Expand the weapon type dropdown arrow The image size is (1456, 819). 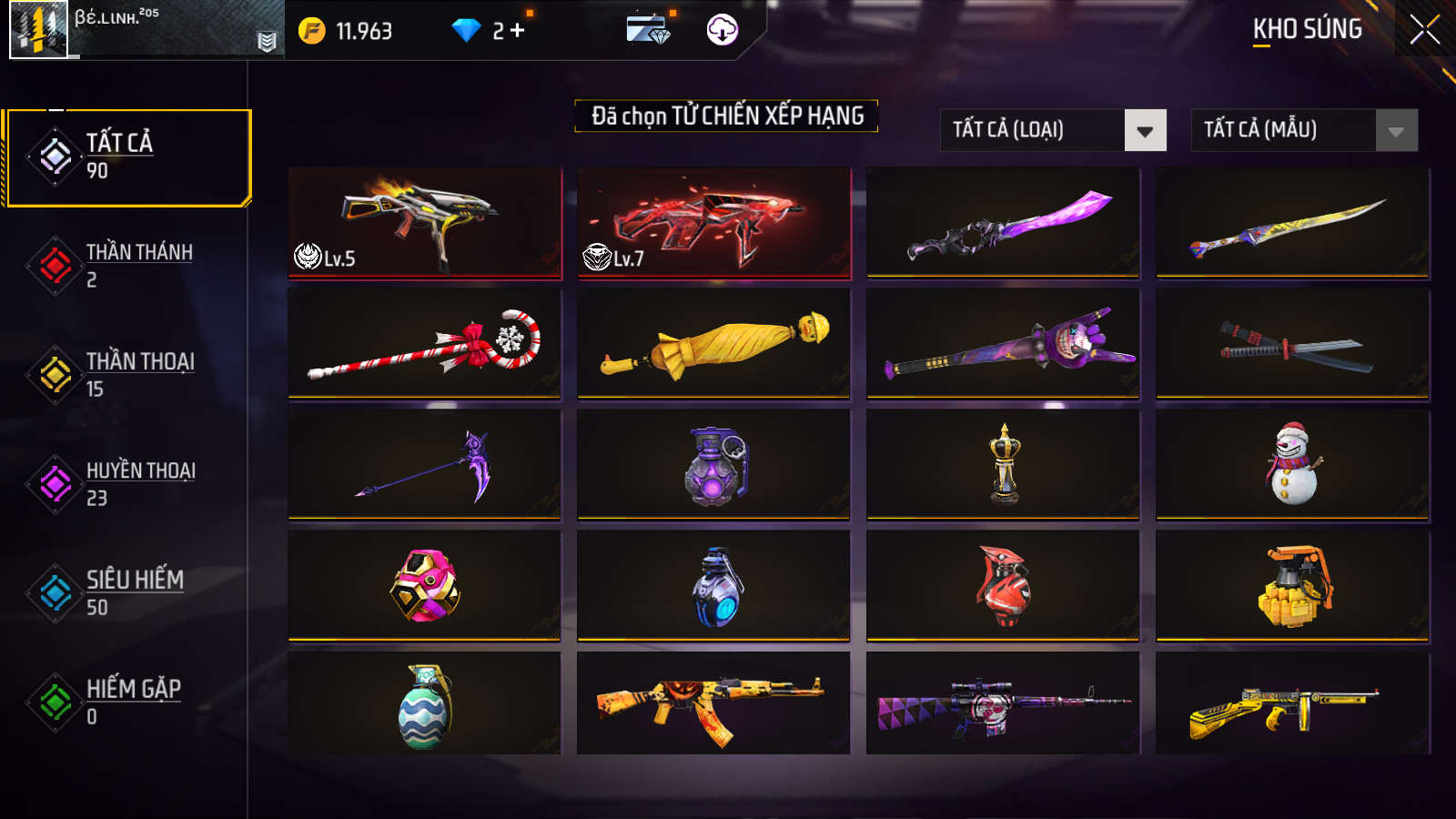point(1145,130)
